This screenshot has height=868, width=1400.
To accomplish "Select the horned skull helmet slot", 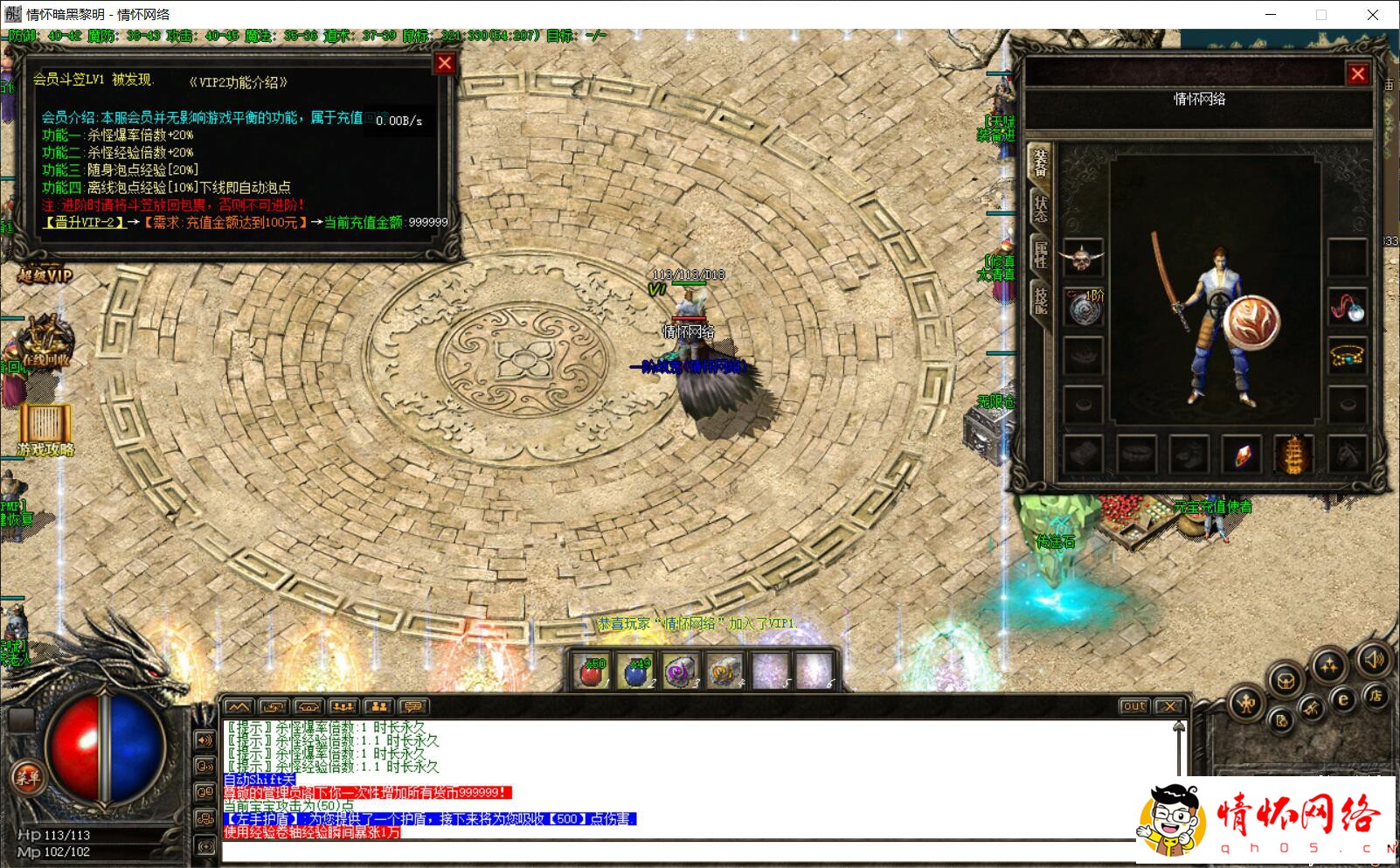I will pos(1084,258).
